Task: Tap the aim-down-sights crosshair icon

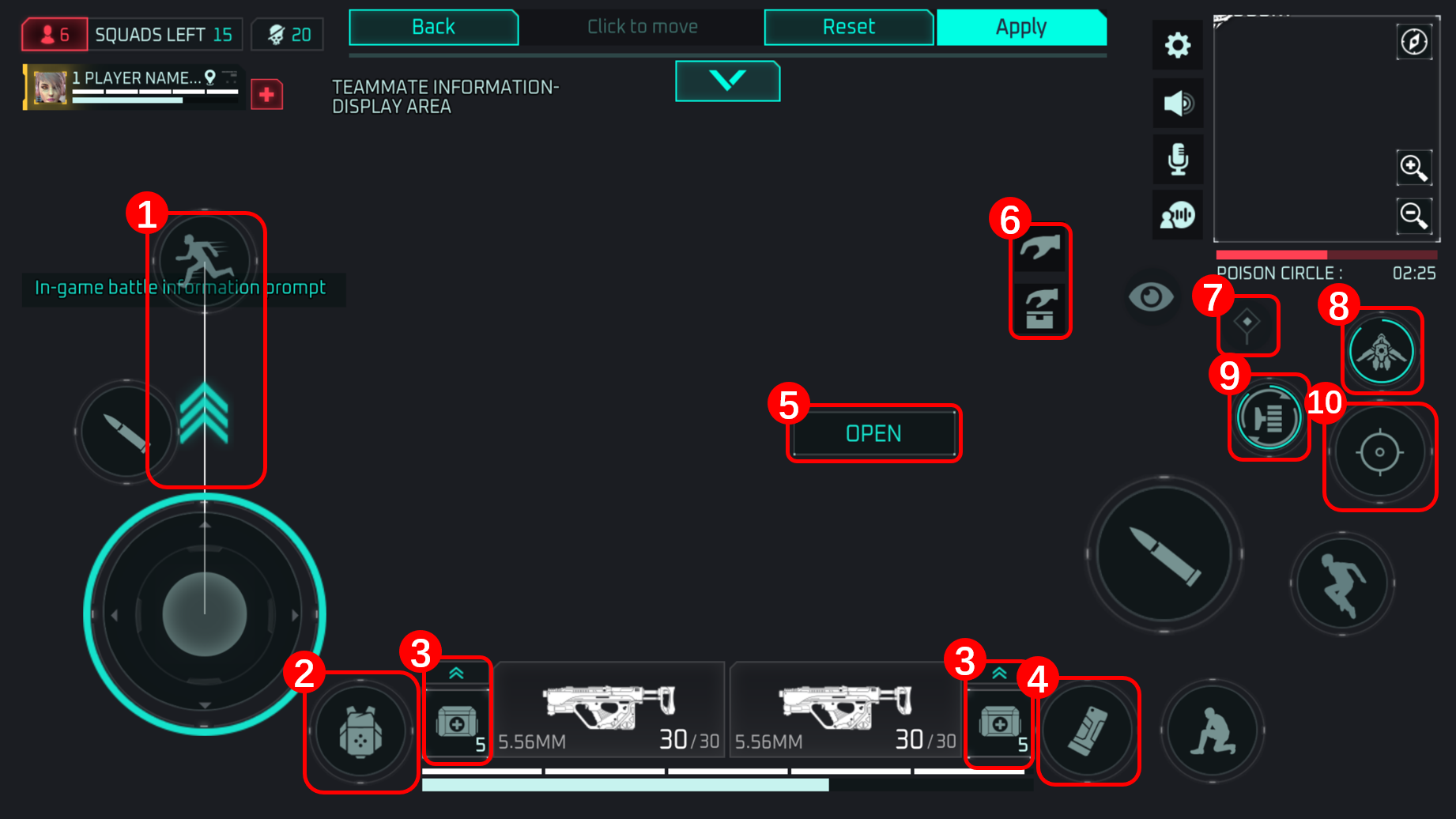Action: tap(1379, 452)
